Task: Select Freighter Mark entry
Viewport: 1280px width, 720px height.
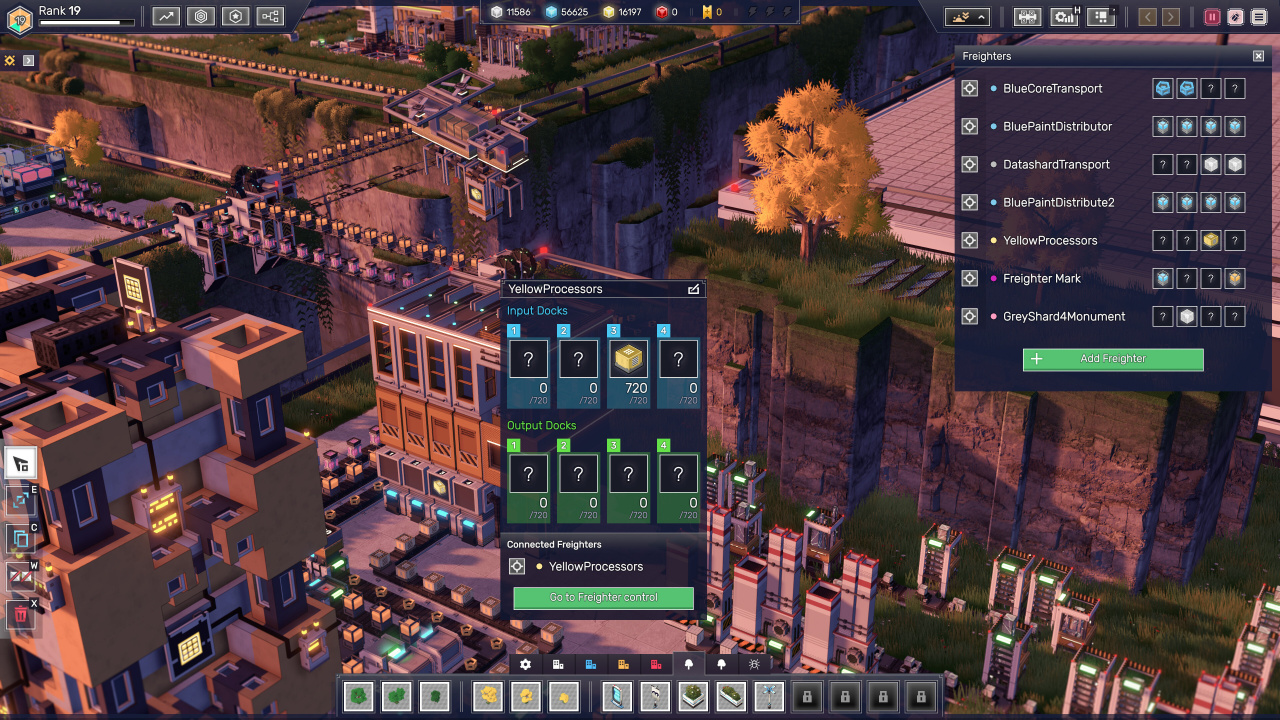Action: [1041, 278]
